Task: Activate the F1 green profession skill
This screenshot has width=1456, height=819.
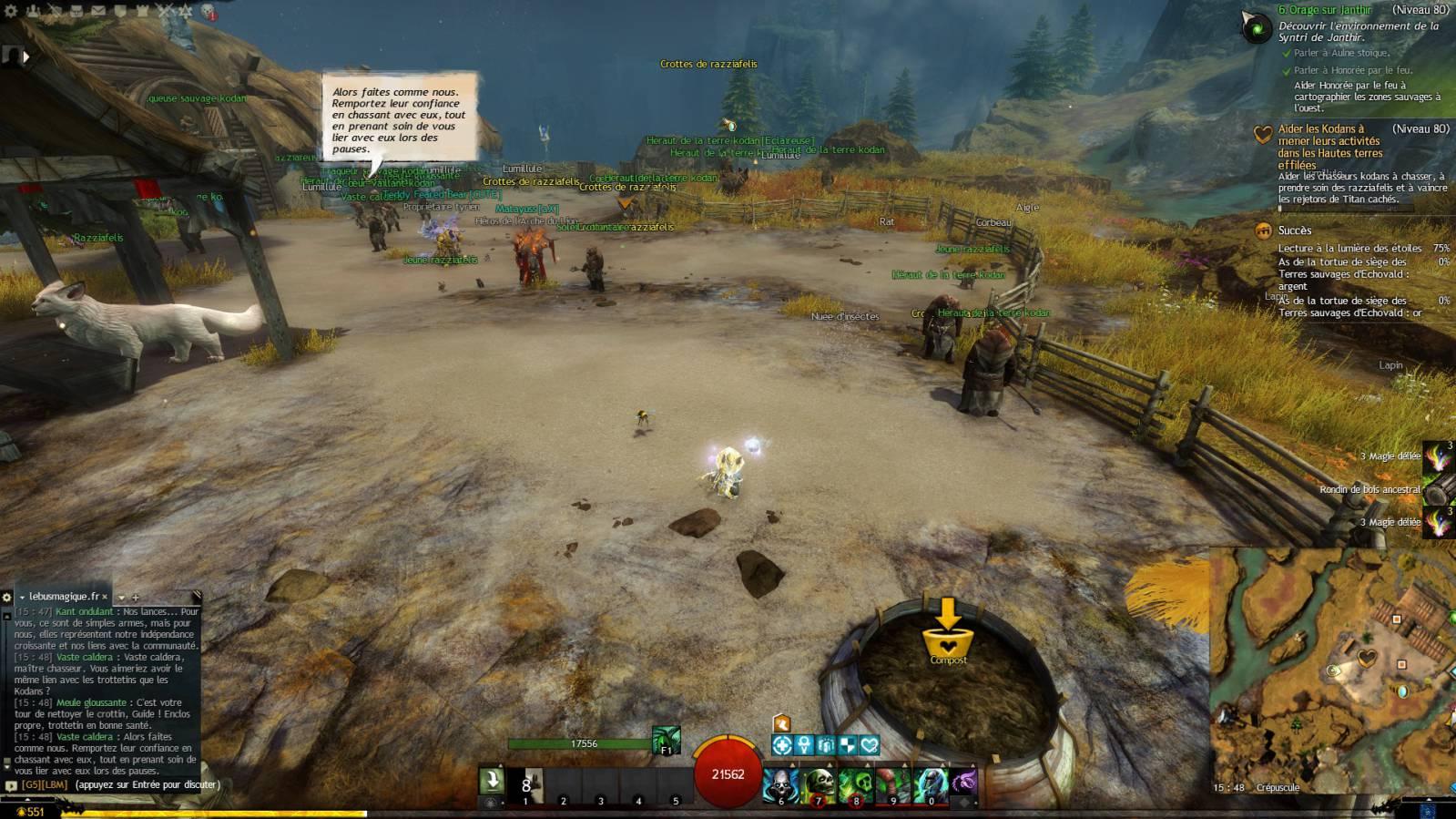Action: [x=666, y=740]
